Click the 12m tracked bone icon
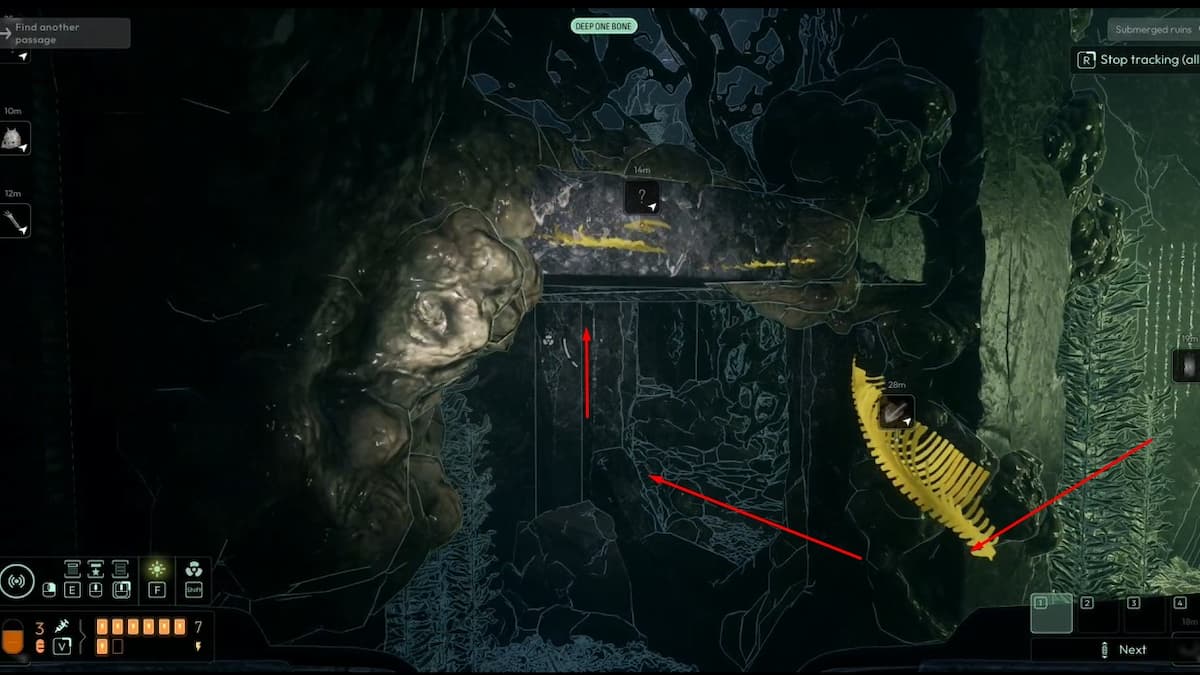This screenshot has height=675, width=1200. point(15,221)
